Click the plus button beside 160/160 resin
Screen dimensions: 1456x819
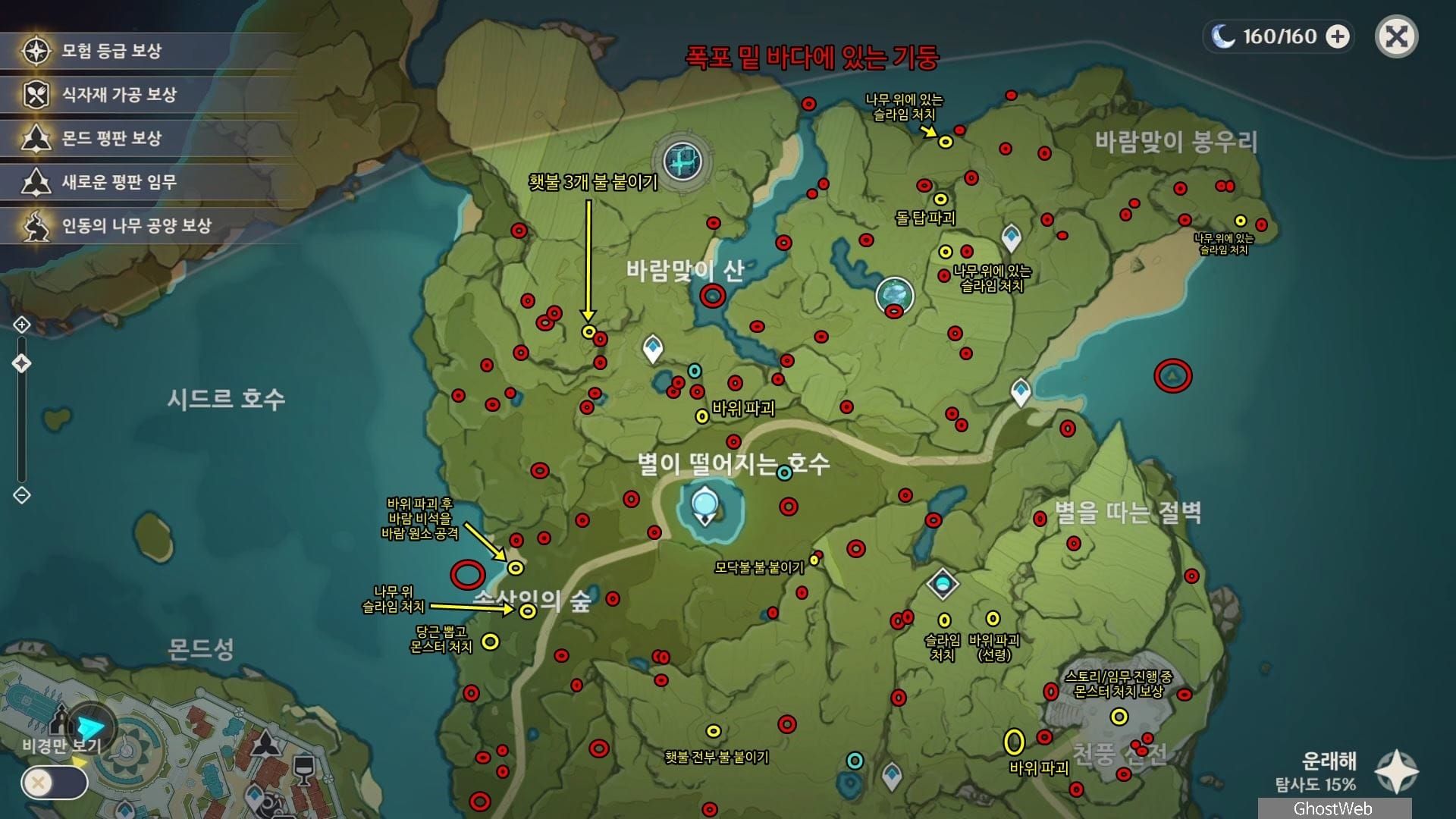click(x=1338, y=36)
